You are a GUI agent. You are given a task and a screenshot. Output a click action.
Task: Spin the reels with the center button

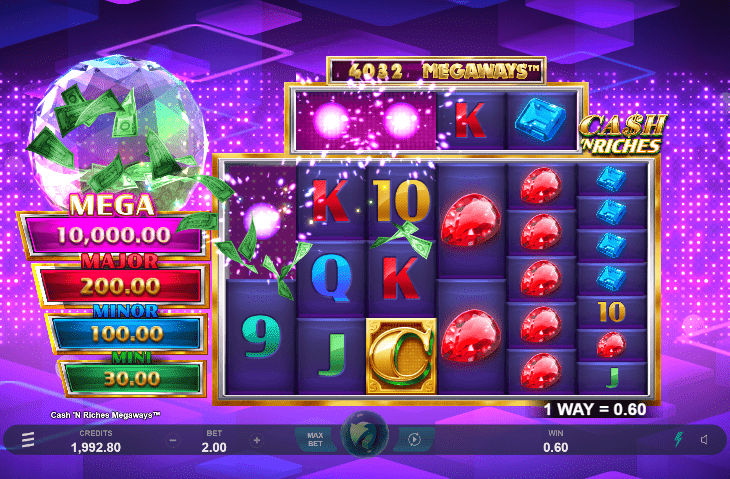click(364, 438)
